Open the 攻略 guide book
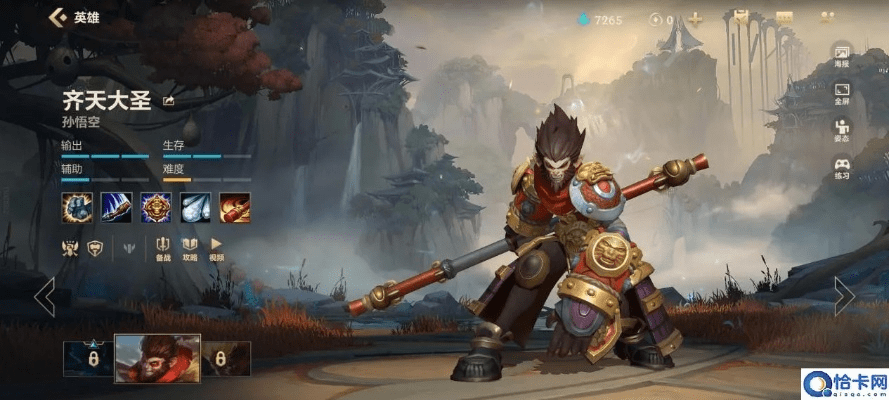This screenshot has width=889, height=400. tap(190, 248)
